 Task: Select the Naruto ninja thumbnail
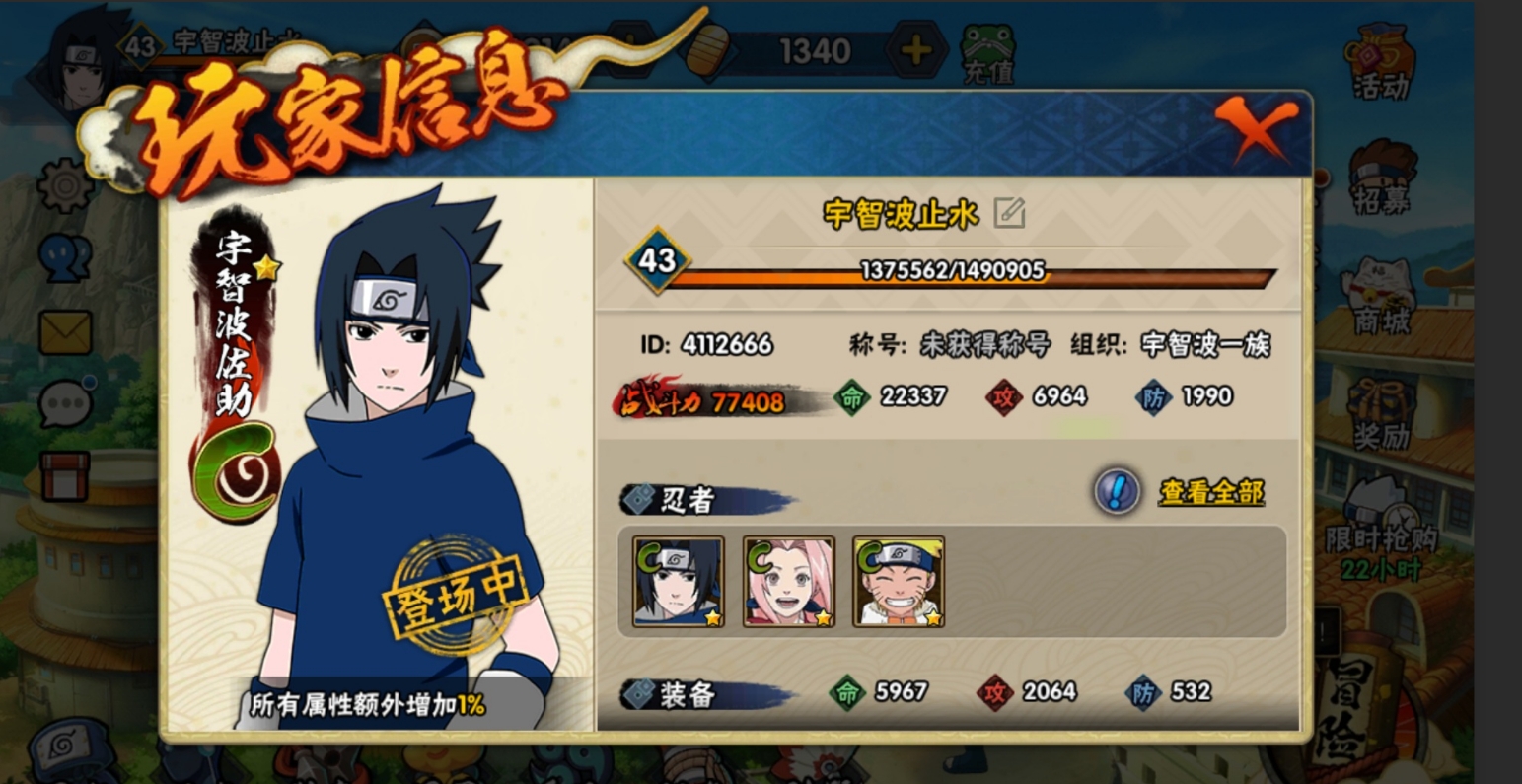pyautogui.click(x=899, y=582)
